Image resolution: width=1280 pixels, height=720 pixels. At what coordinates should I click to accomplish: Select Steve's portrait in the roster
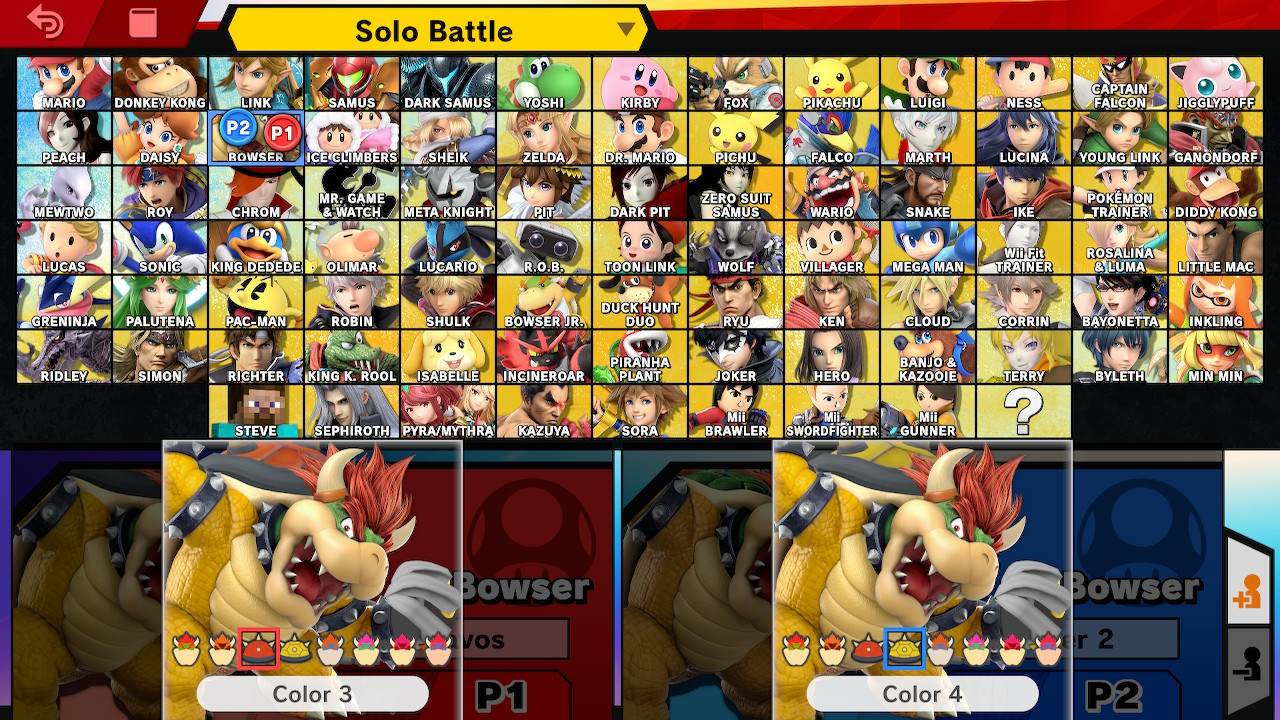(255, 410)
